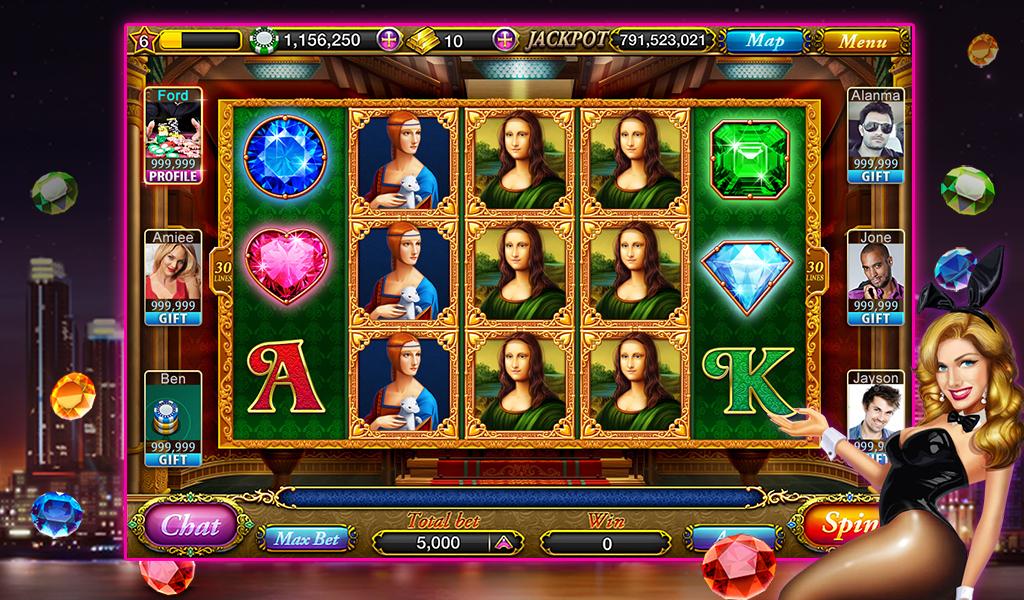Send a gift to Amiee

[x=173, y=318]
